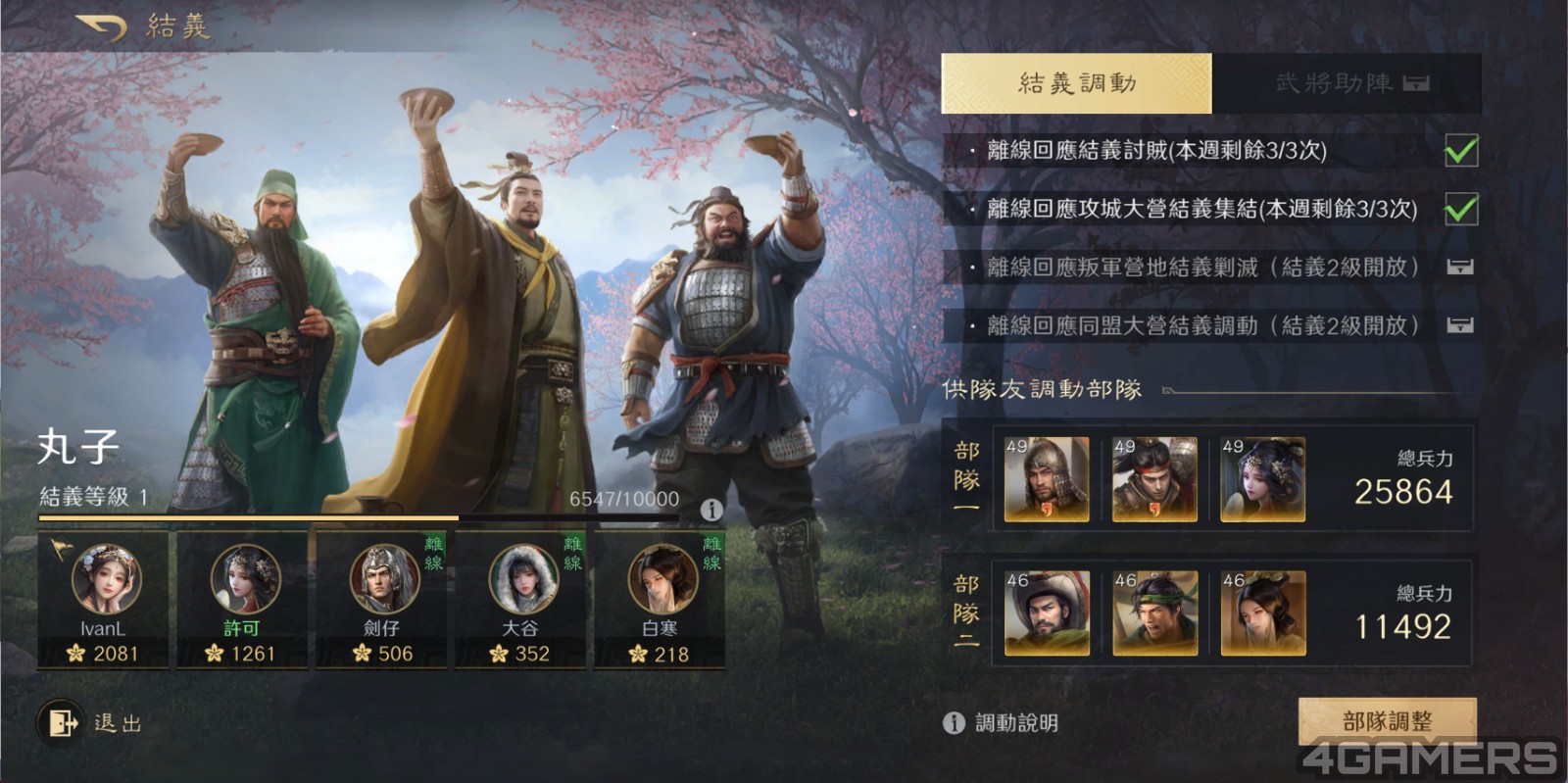Select offline member 白寒
Image resolution: width=1568 pixels, height=783 pixels.
pos(660,600)
